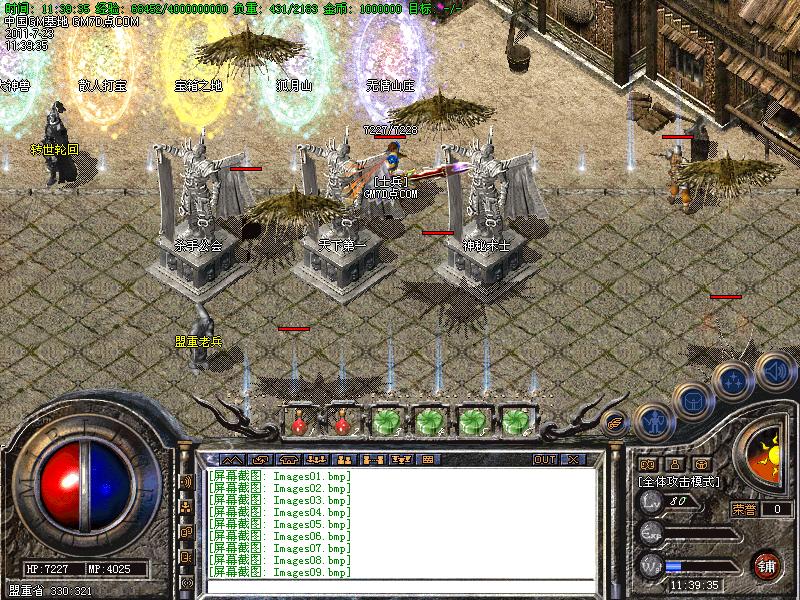Click the X button above the chat
The height and width of the screenshot is (600, 800).
click(x=574, y=459)
